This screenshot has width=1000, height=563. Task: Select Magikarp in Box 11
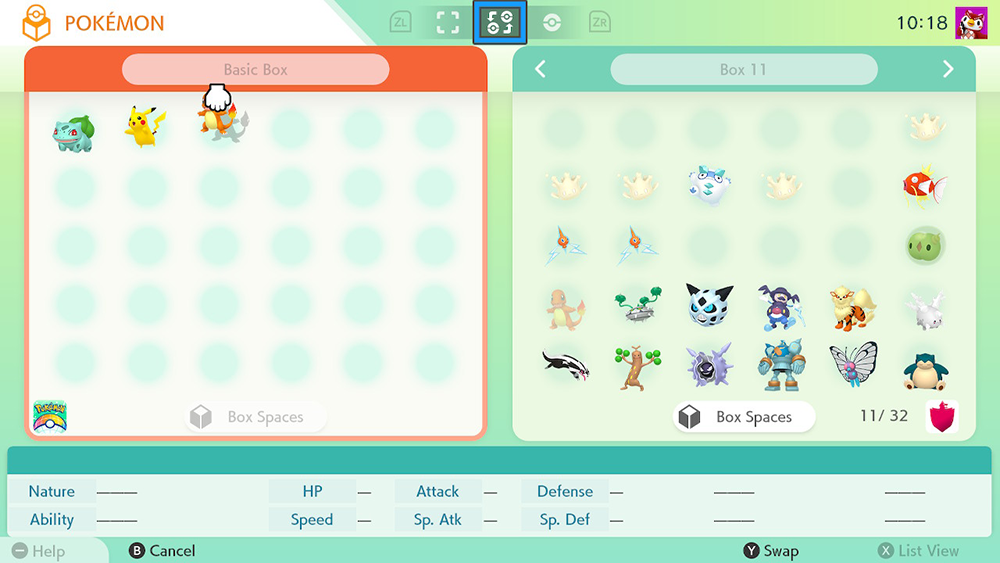coord(923,184)
